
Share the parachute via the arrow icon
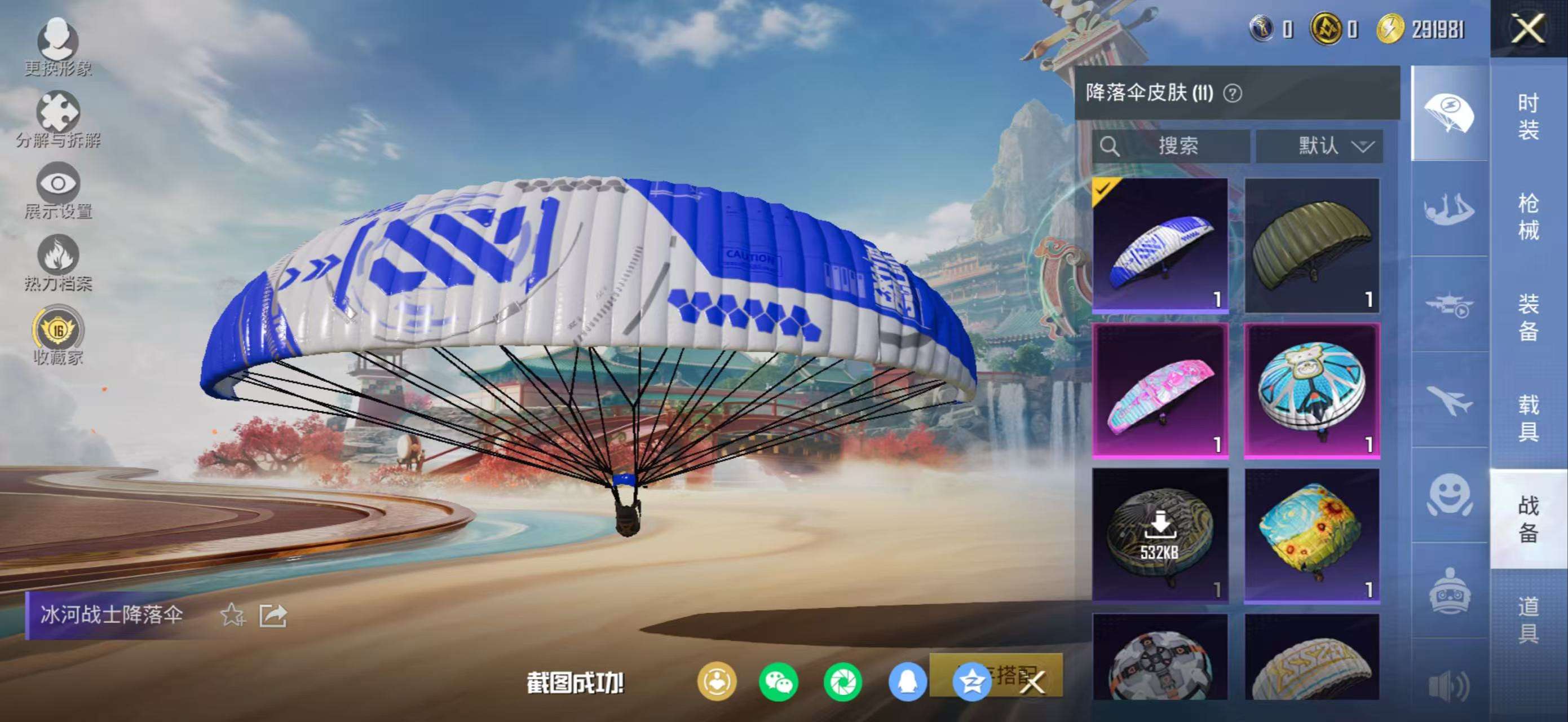point(273,615)
